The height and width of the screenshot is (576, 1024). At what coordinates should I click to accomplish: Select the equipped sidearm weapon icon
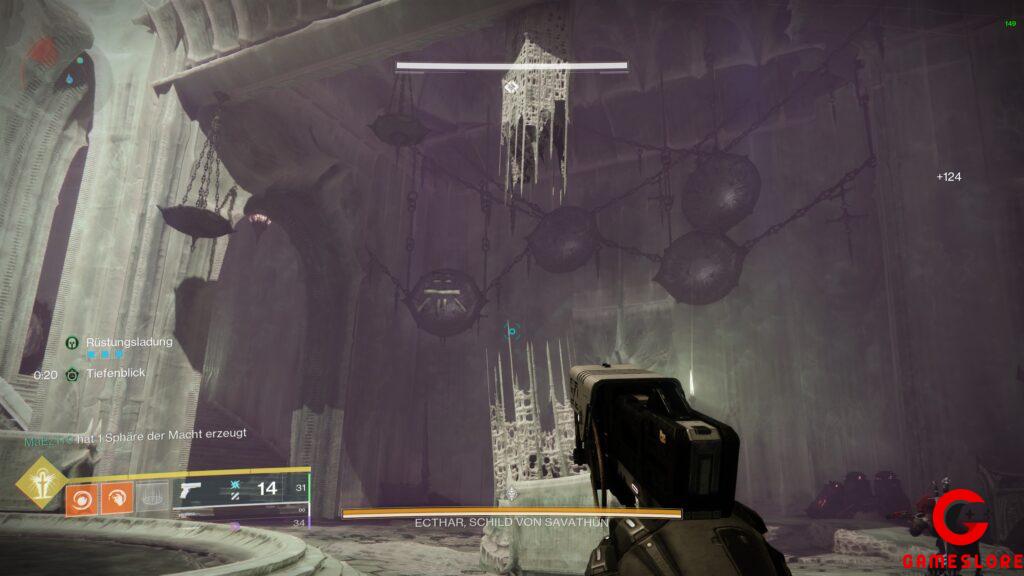tap(190, 491)
